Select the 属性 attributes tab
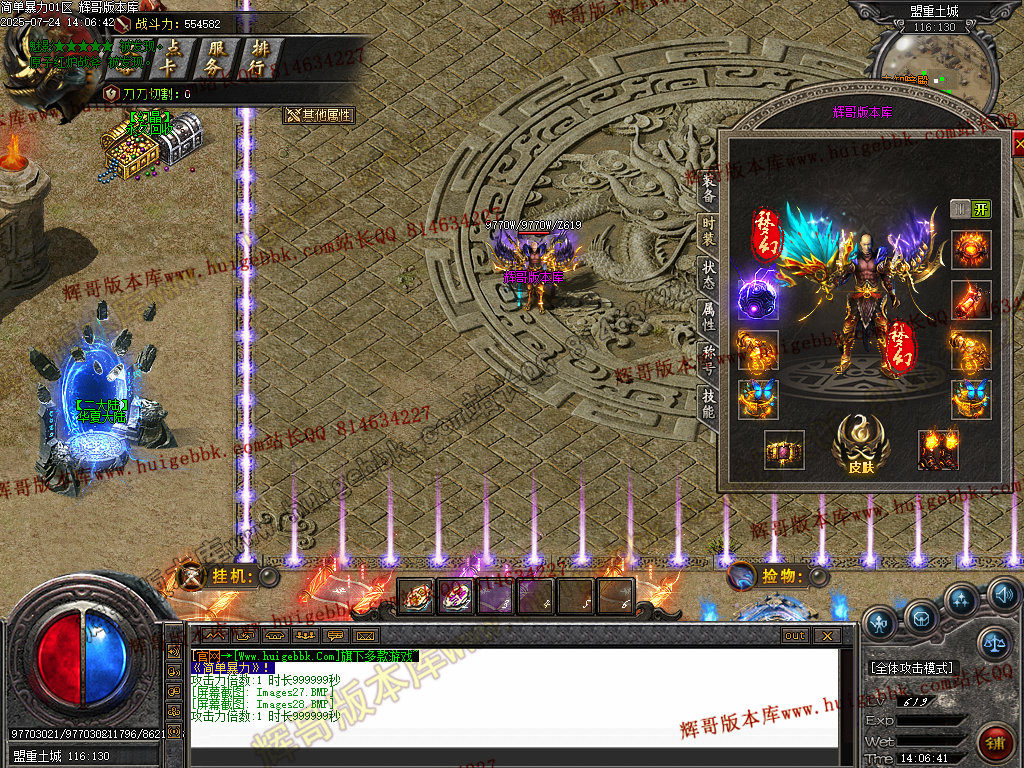Screen dimensions: 1024x768 tap(709, 319)
